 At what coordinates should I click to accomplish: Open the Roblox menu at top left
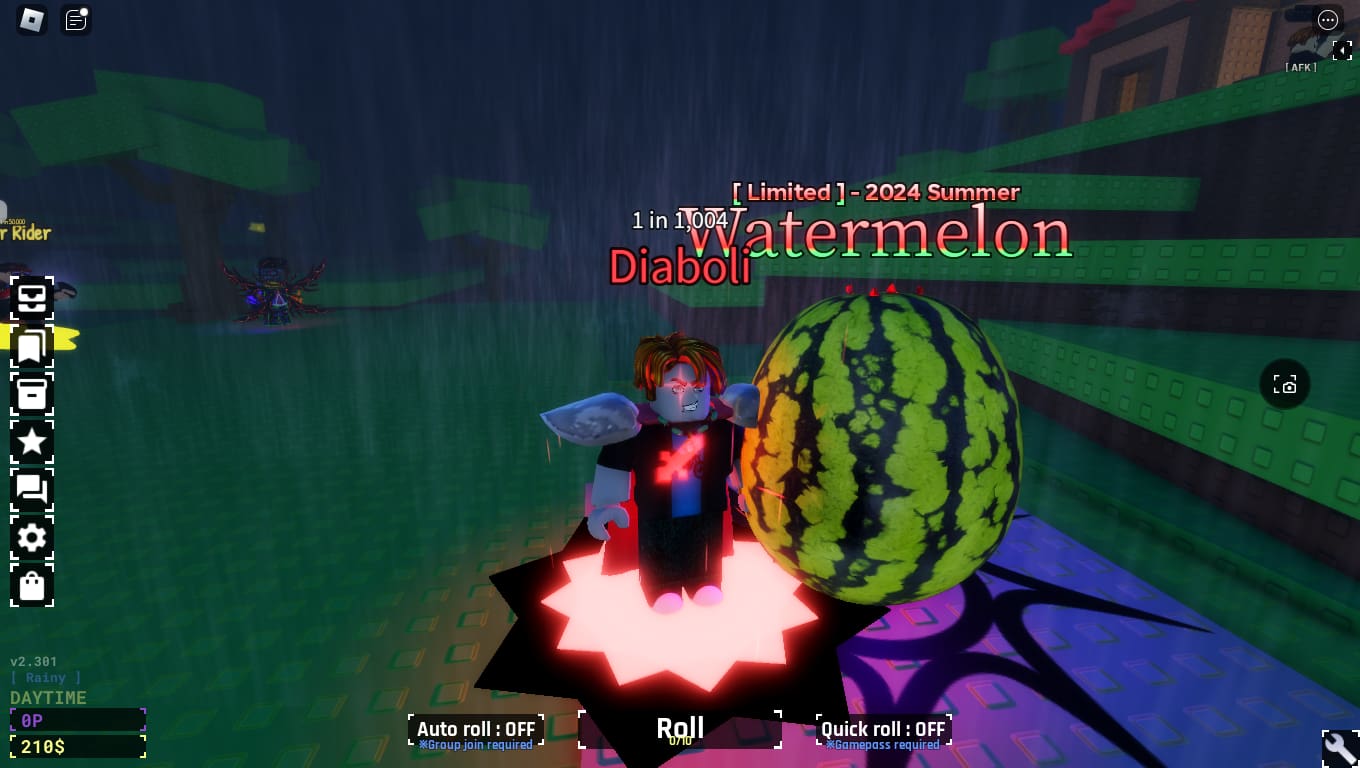click(x=30, y=20)
